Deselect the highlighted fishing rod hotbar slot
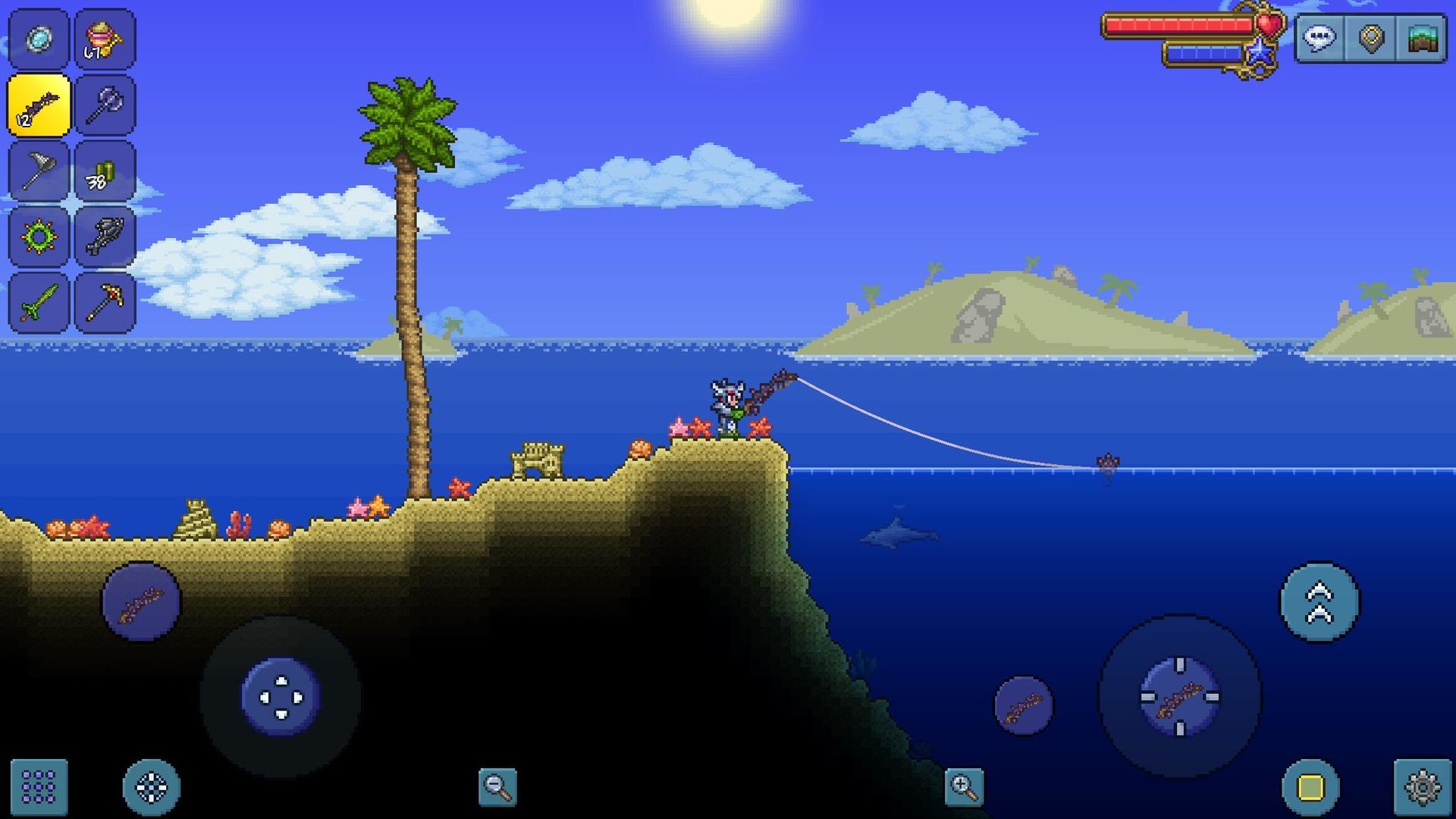The width and height of the screenshot is (1456, 819). [x=38, y=105]
